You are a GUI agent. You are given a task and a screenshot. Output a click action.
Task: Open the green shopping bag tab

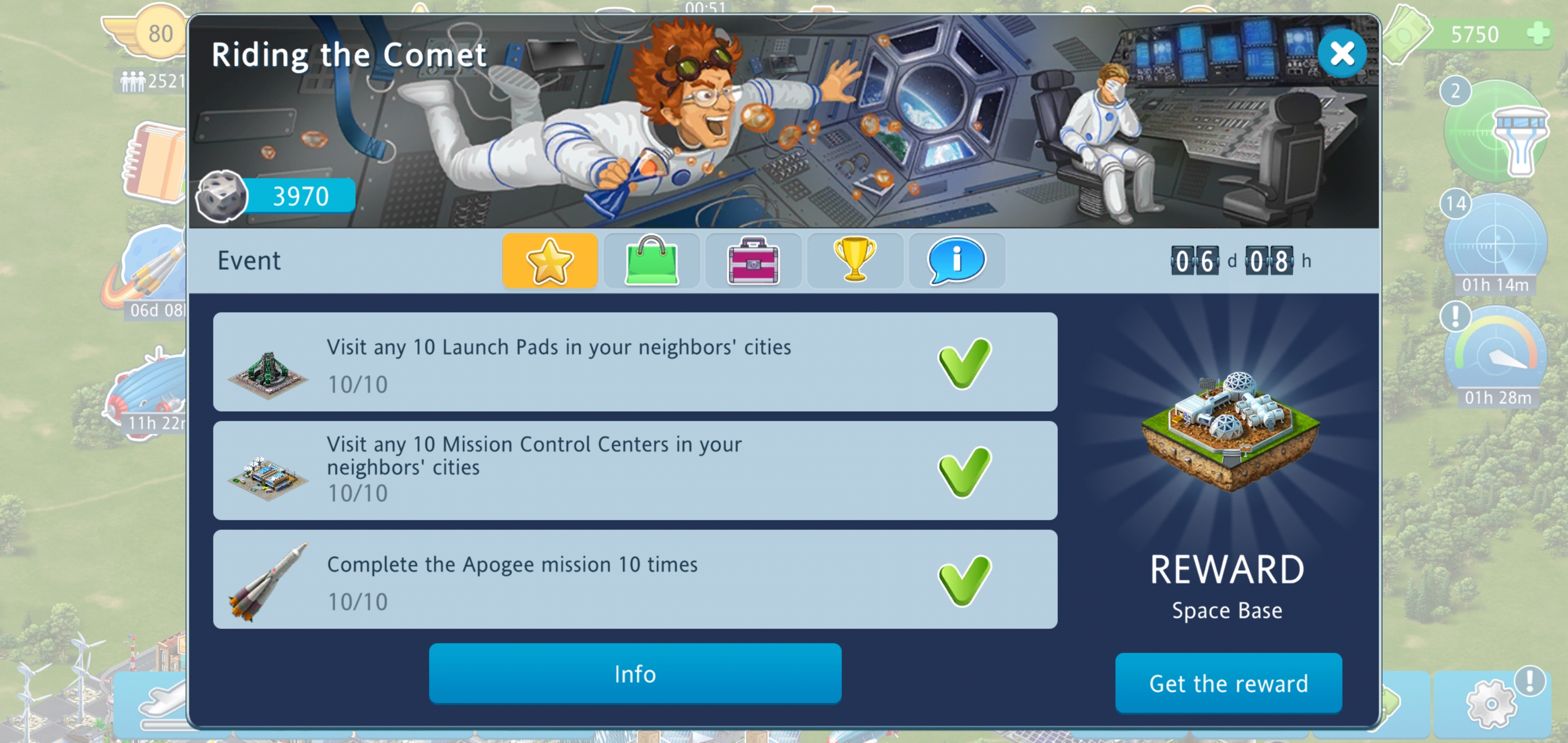click(x=651, y=261)
